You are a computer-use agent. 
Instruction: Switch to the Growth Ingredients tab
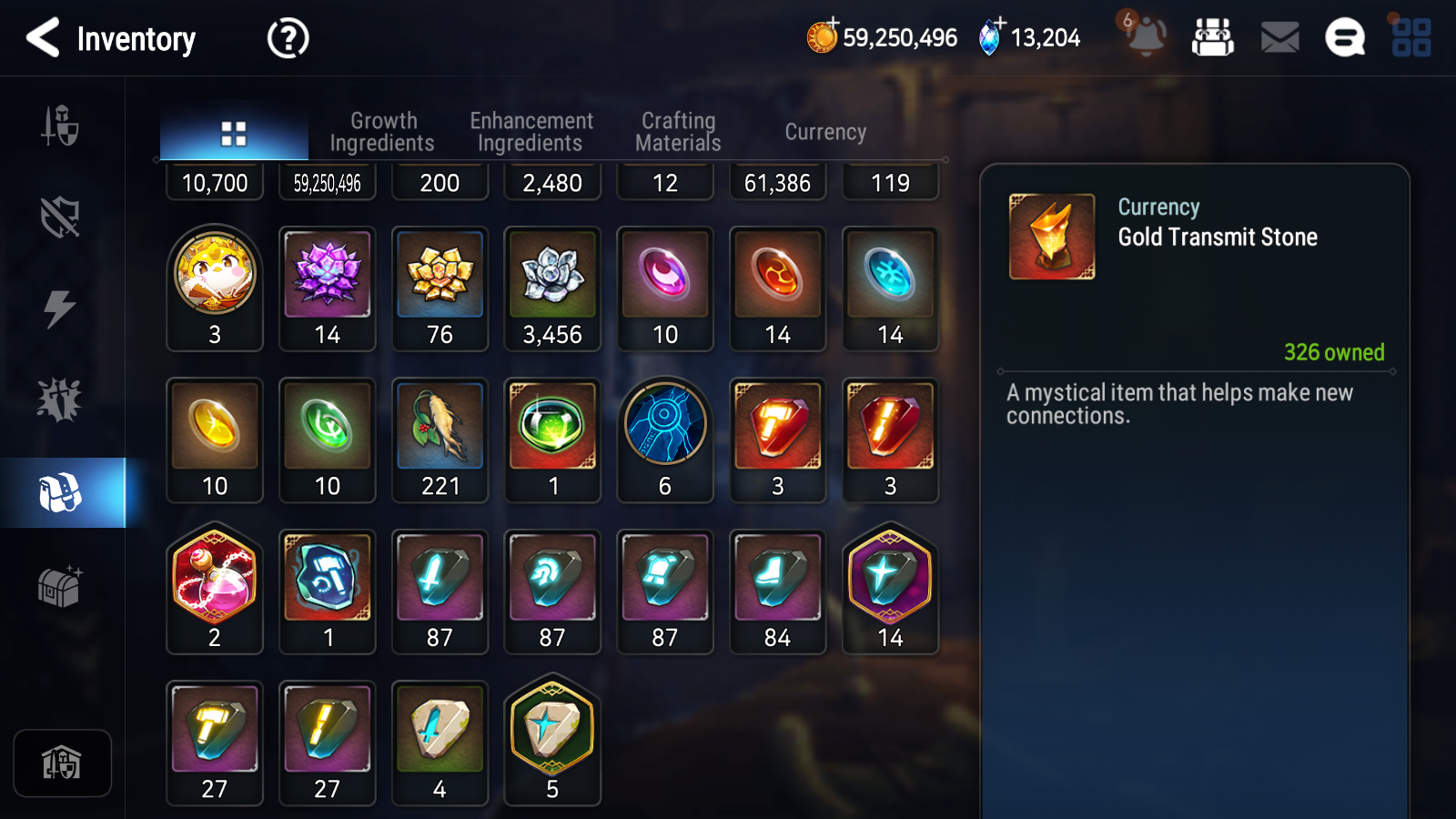click(x=383, y=130)
